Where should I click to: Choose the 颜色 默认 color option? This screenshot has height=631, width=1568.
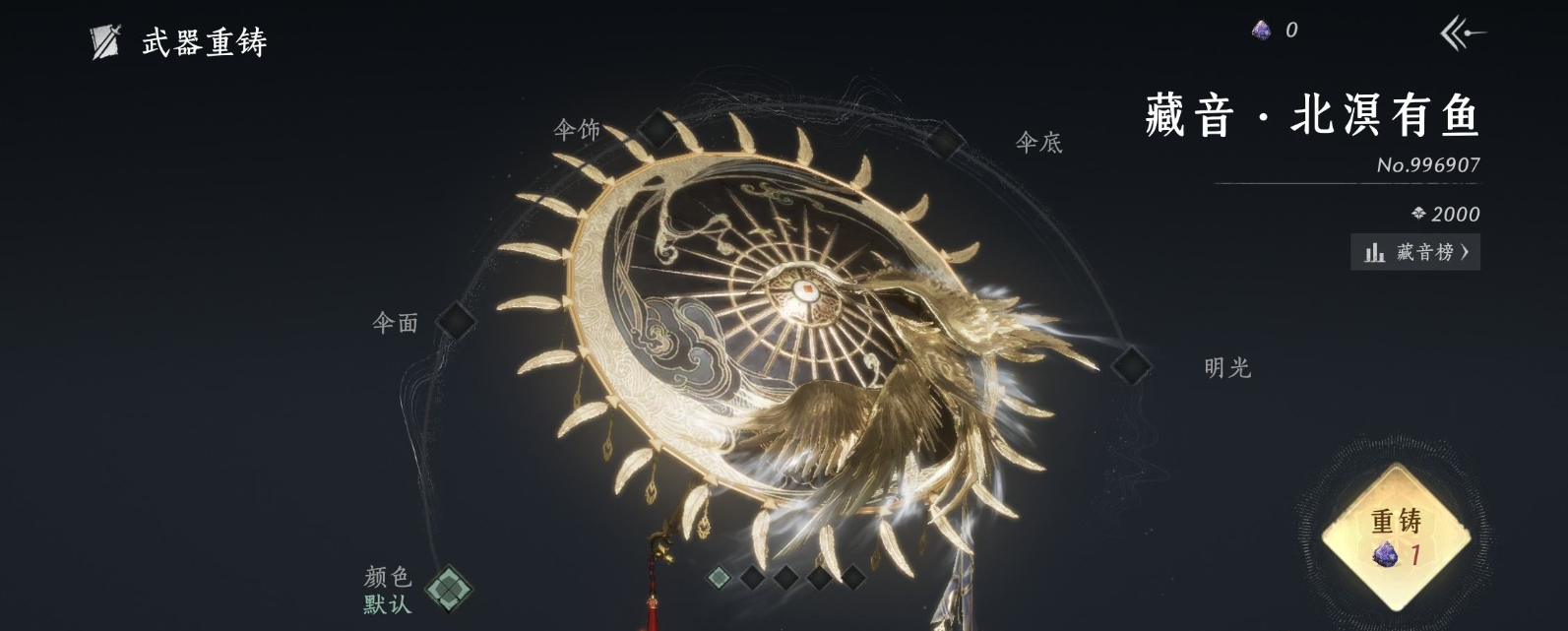pos(449,589)
